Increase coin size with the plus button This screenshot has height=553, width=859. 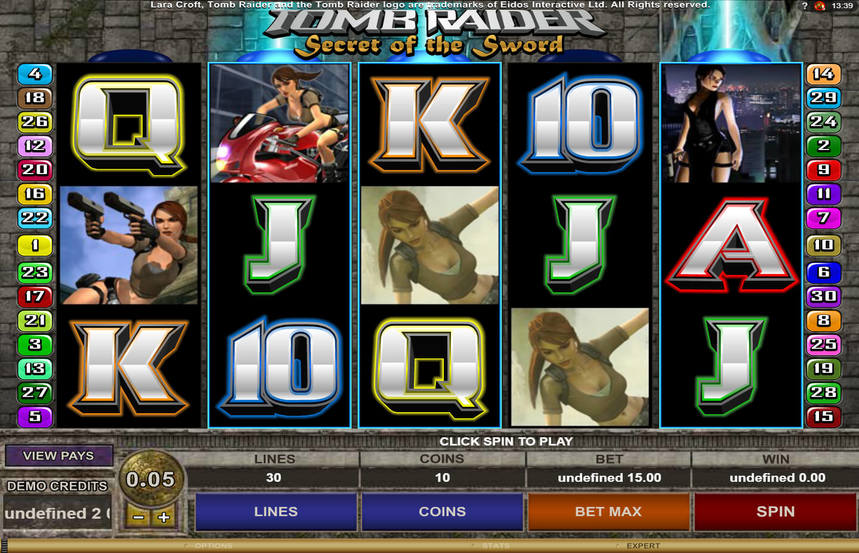(x=164, y=518)
